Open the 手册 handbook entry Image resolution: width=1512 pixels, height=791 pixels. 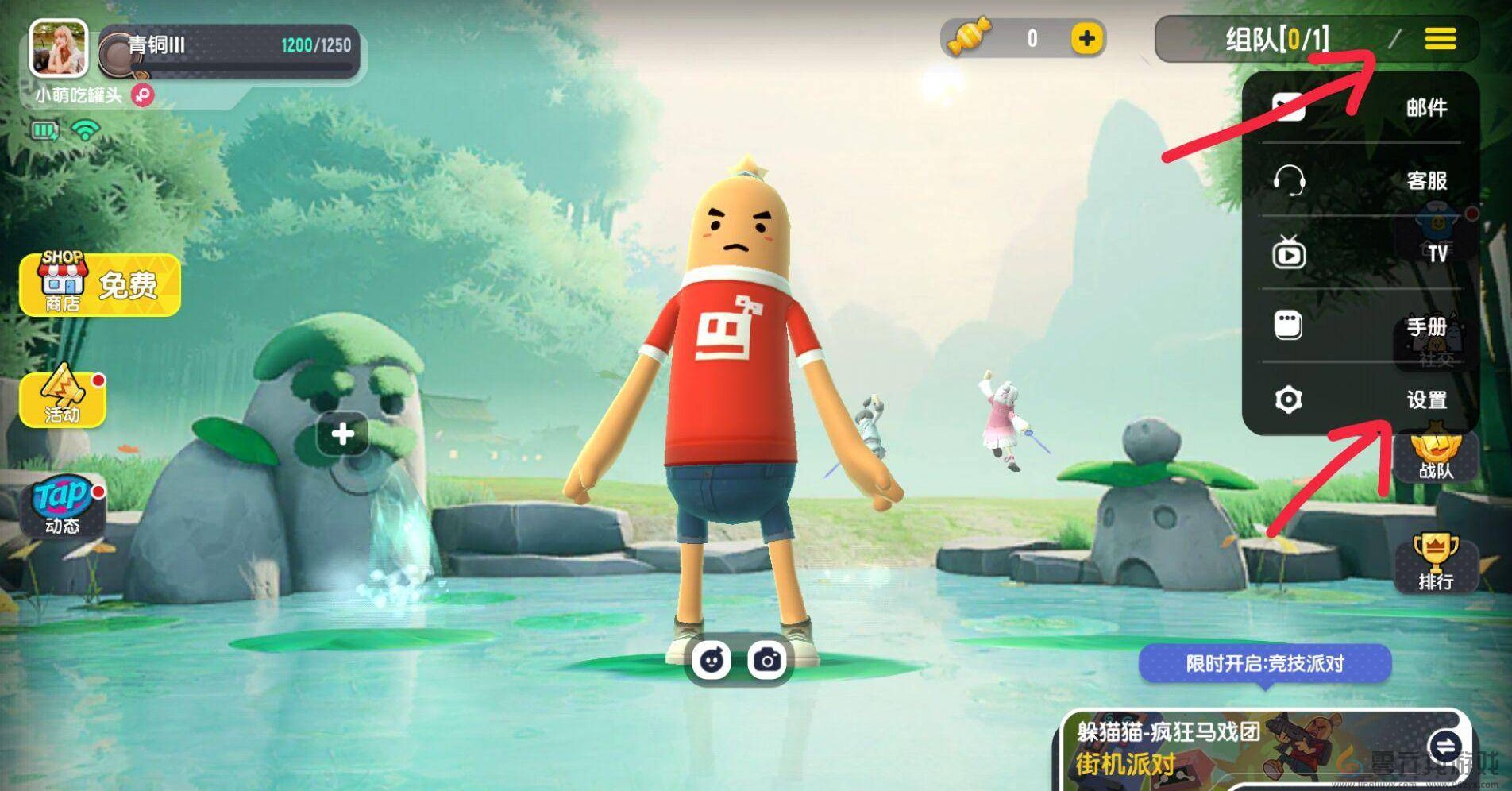coord(1360,326)
